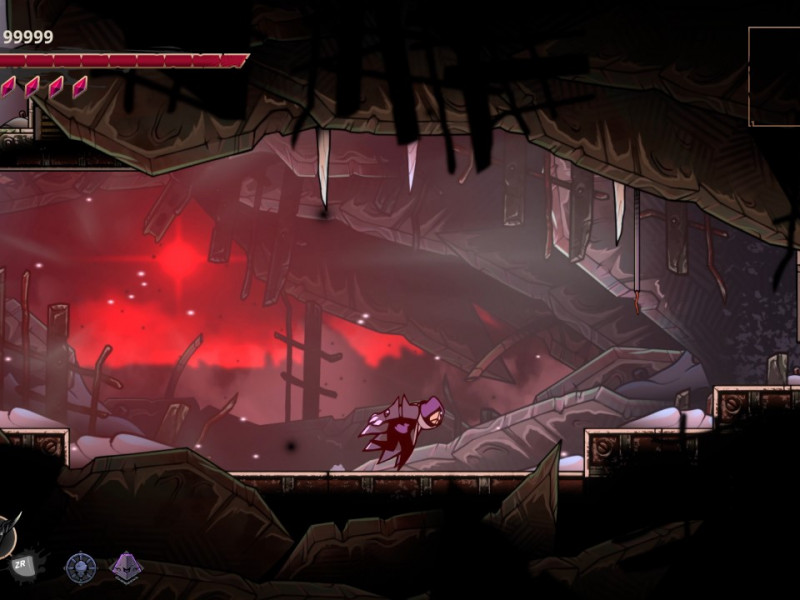The height and width of the screenshot is (600, 800).
Task: Select the round skull emblem ability icon
Action: (80, 568)
